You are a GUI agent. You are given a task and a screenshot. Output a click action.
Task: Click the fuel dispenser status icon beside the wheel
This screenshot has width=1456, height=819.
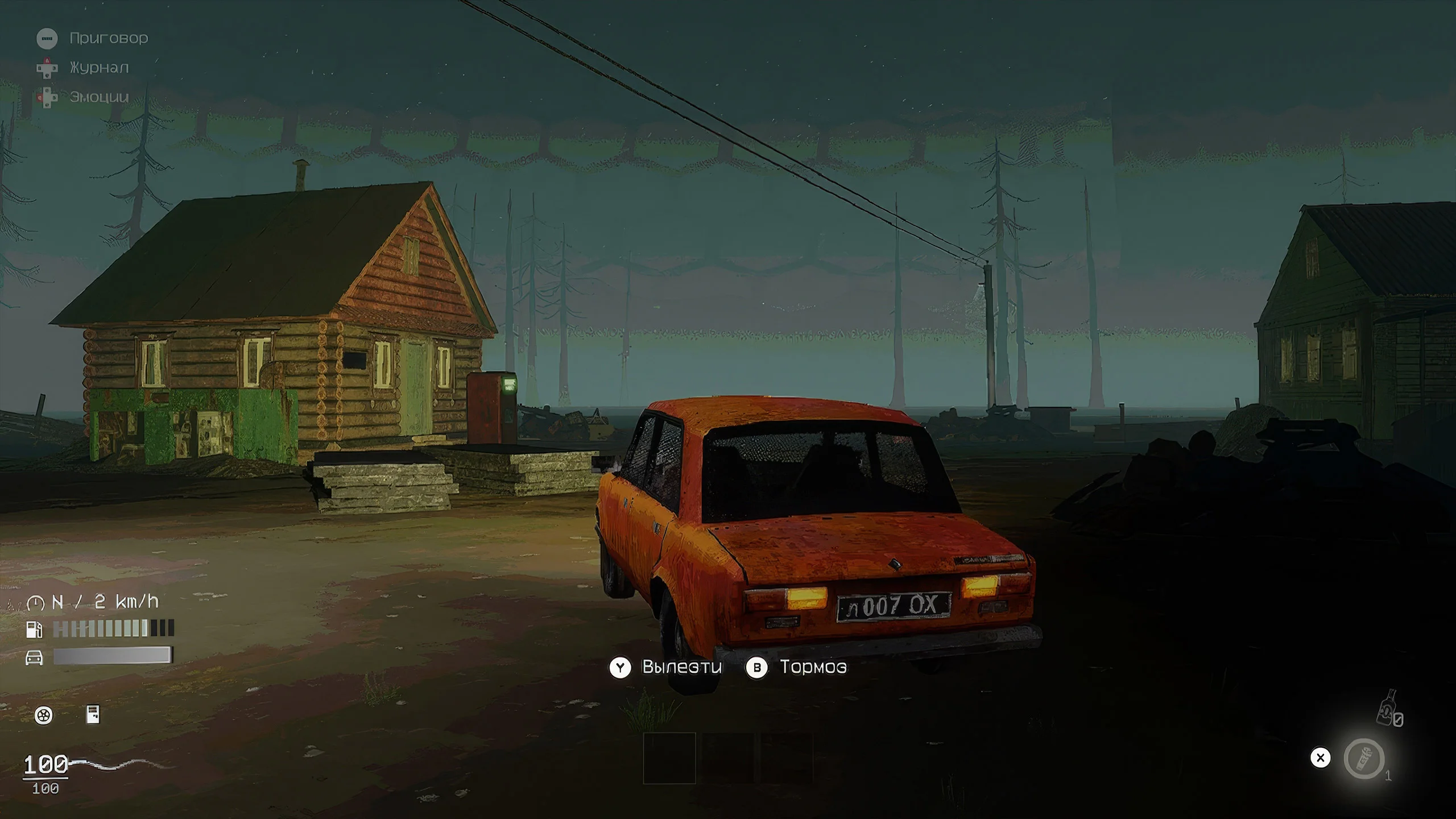tap(93, 715)
